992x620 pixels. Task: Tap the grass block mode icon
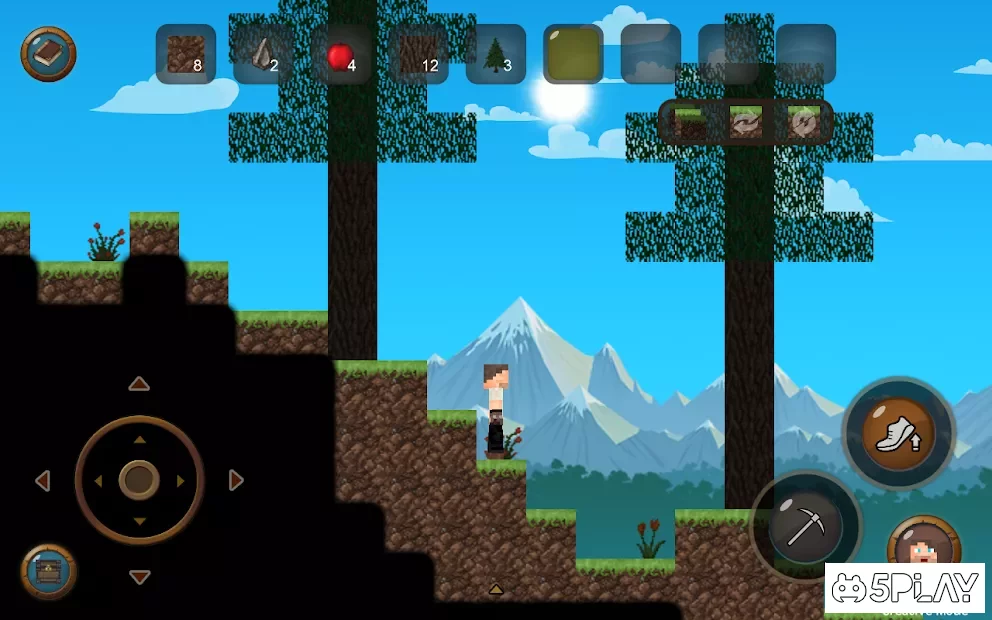pyautogui.click(x=689, y=122)
